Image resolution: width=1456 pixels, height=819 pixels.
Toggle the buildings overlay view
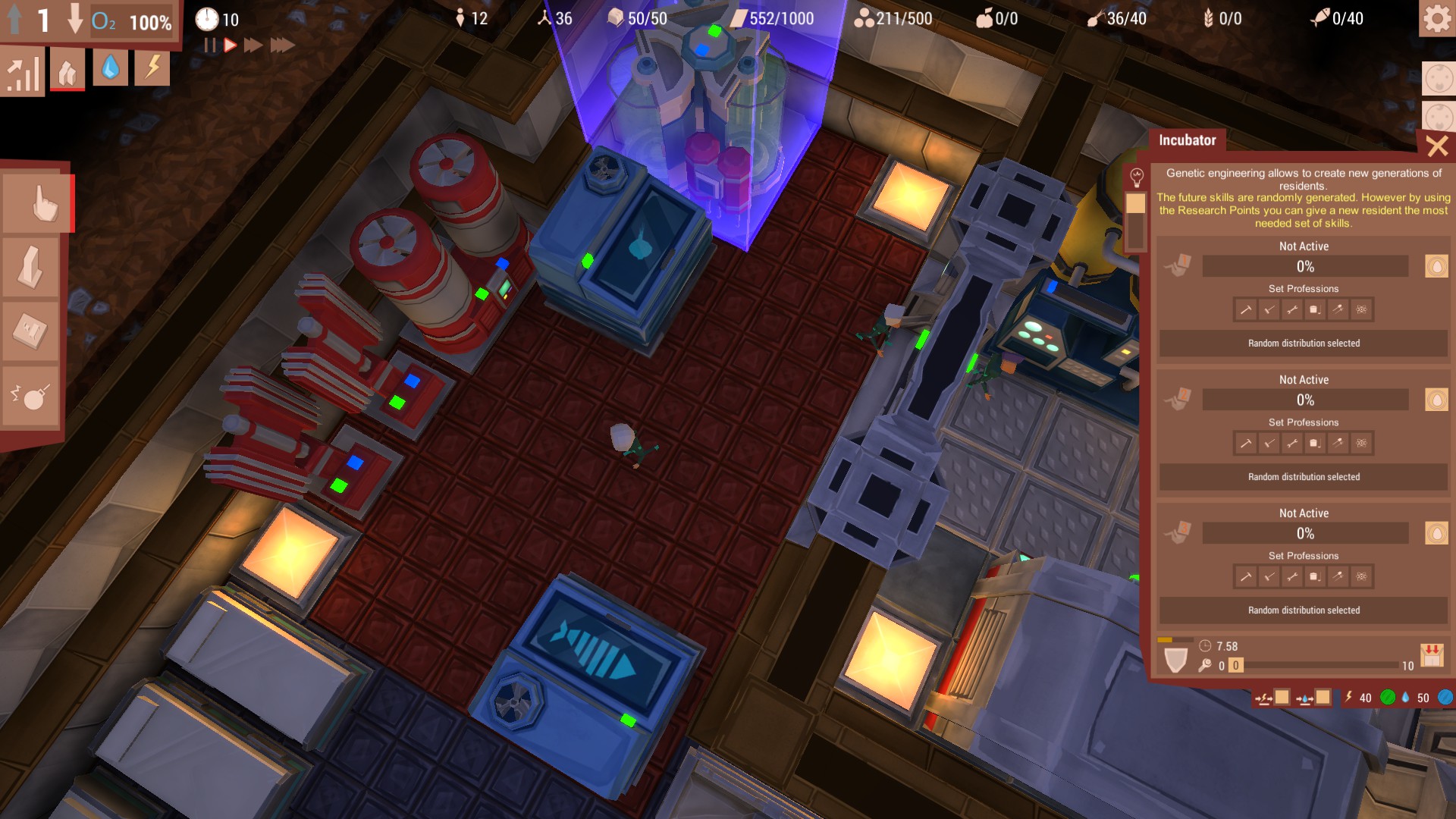point(67,68)
